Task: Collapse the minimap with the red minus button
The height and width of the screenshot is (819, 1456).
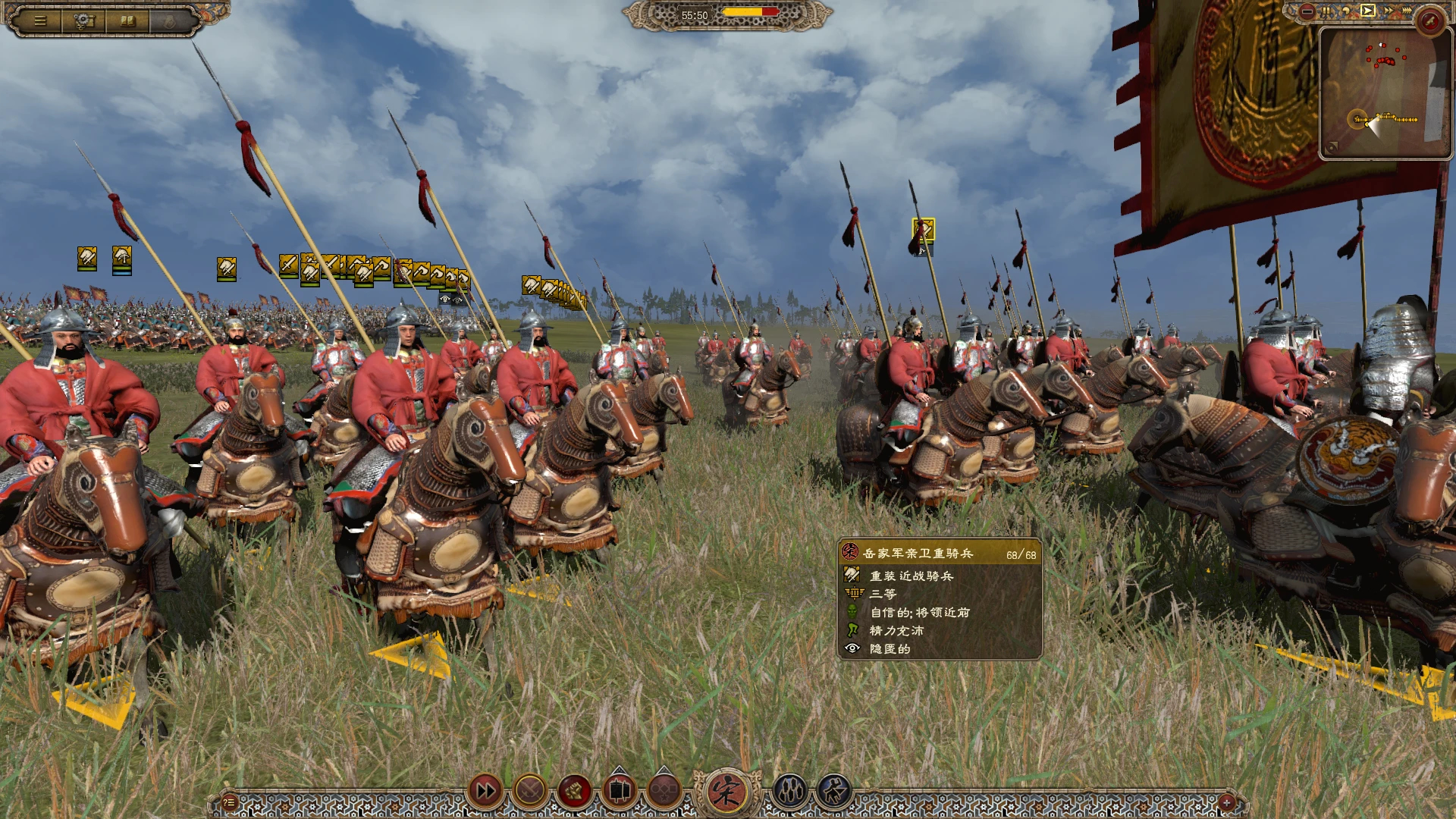Action: (1307, 11)
